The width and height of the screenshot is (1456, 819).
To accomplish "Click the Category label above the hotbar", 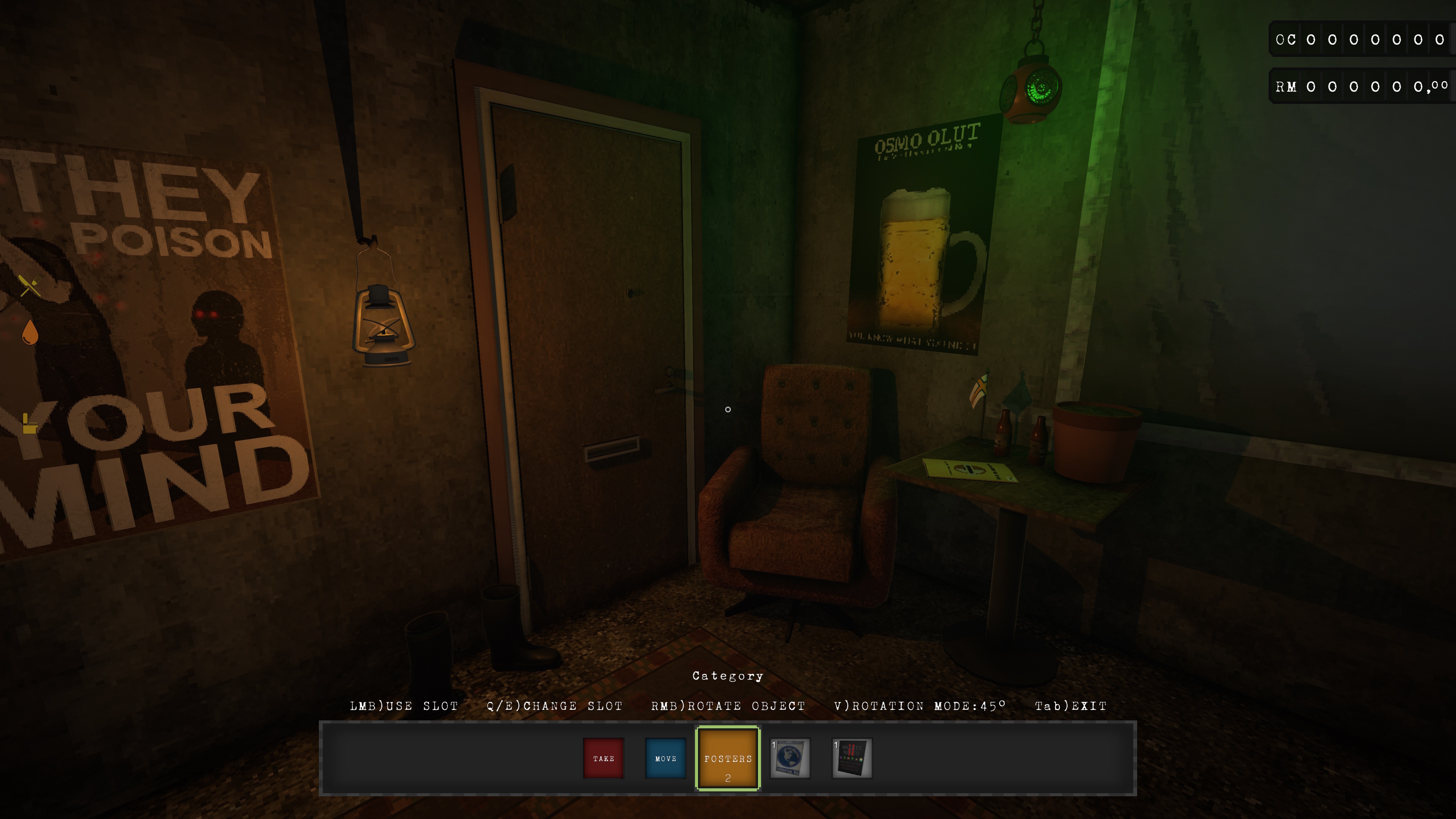I will click(728, 675).
